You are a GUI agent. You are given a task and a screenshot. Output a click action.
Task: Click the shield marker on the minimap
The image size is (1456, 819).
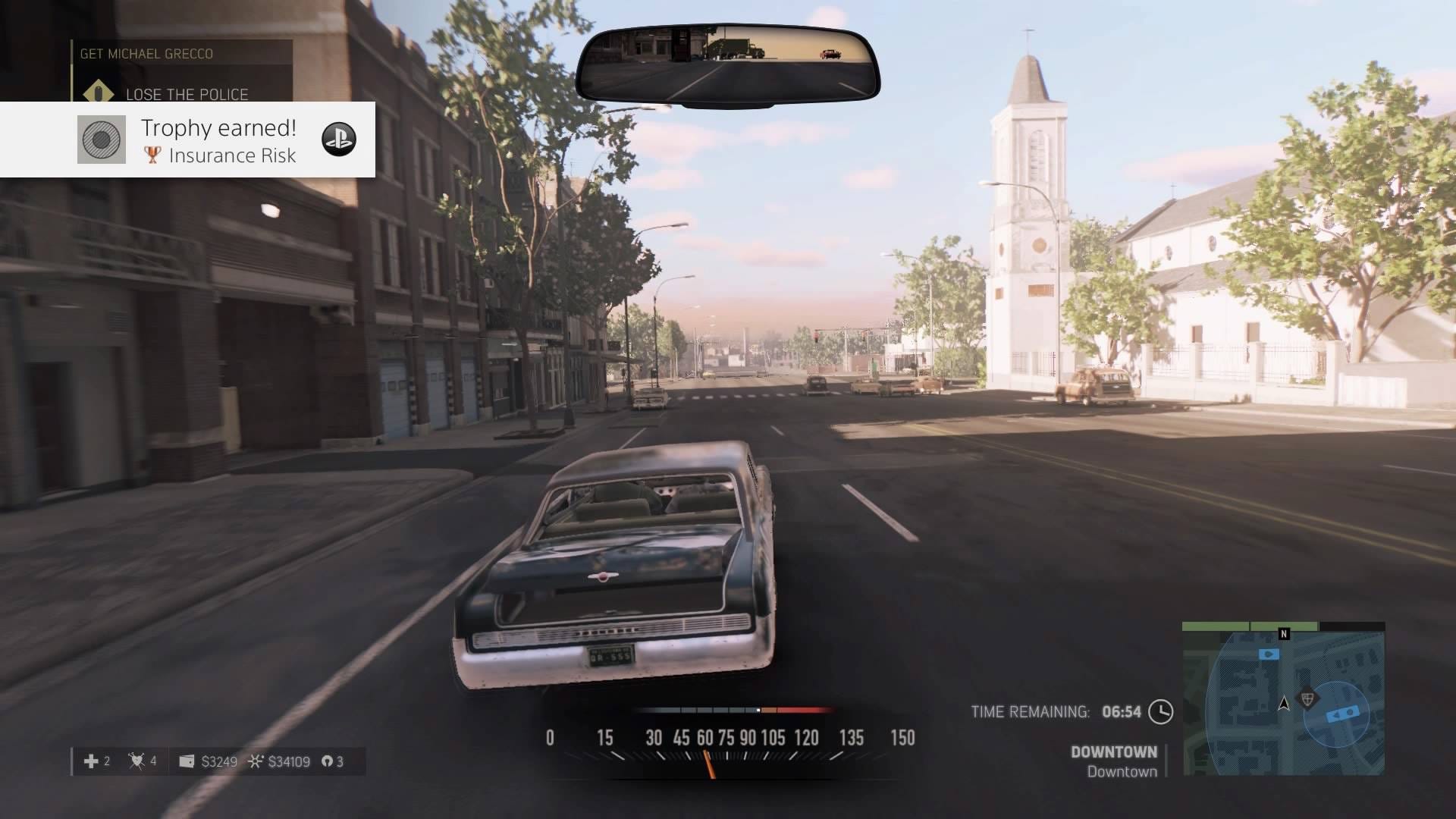tap(1307, 698)
